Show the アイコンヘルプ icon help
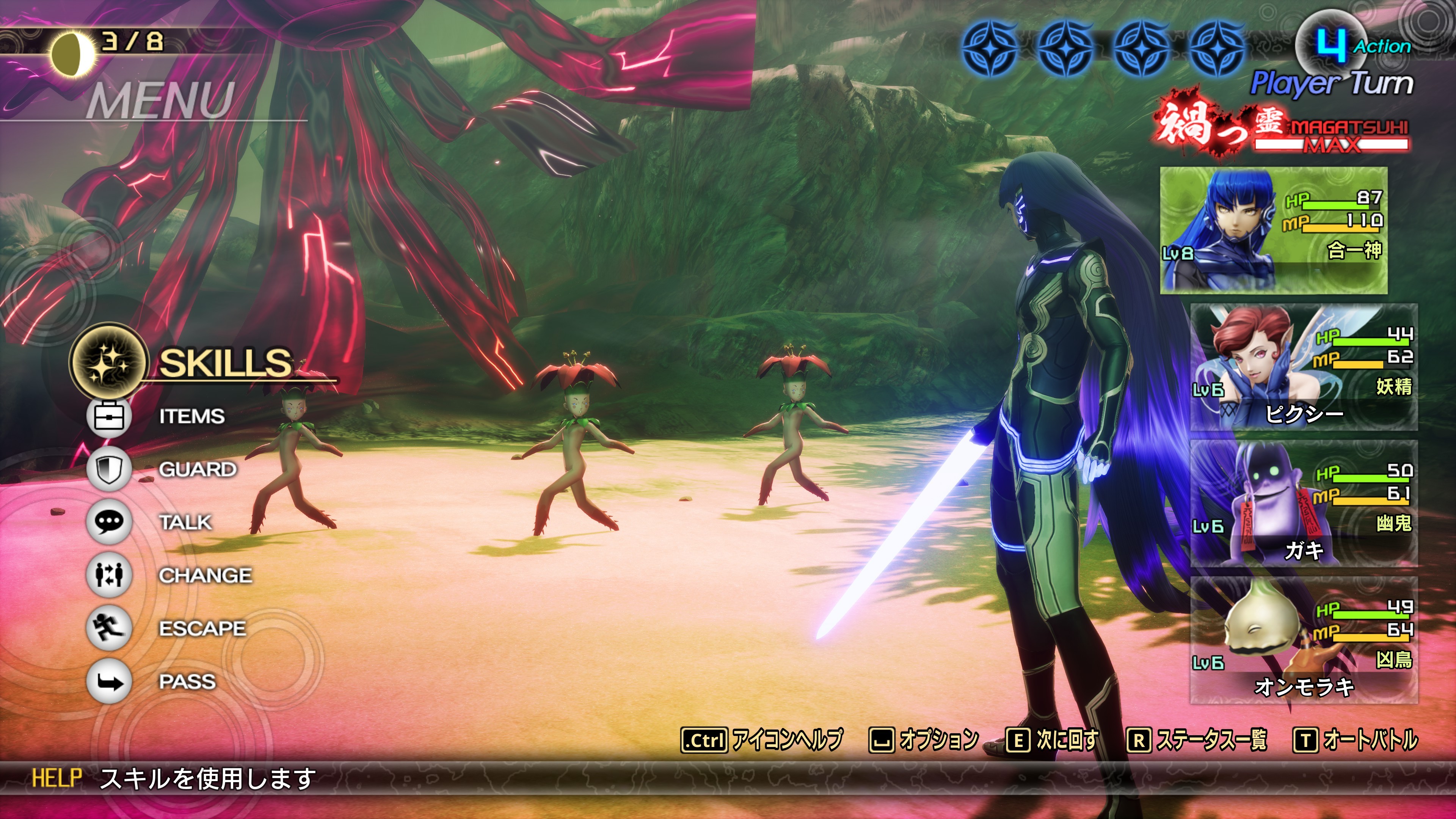Screen dimensions: 1456x819 pyautogui.click(x=762, y=739)
